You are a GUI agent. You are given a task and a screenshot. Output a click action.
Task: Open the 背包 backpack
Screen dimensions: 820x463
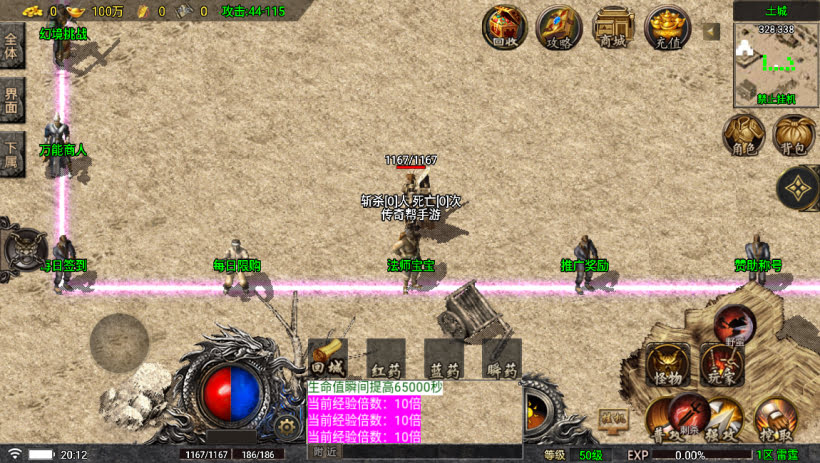(x=794, y=134)
